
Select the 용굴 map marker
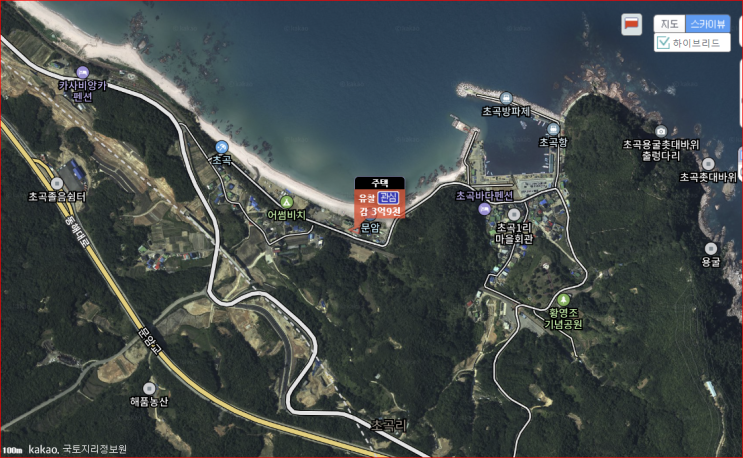tap(711, 248)
